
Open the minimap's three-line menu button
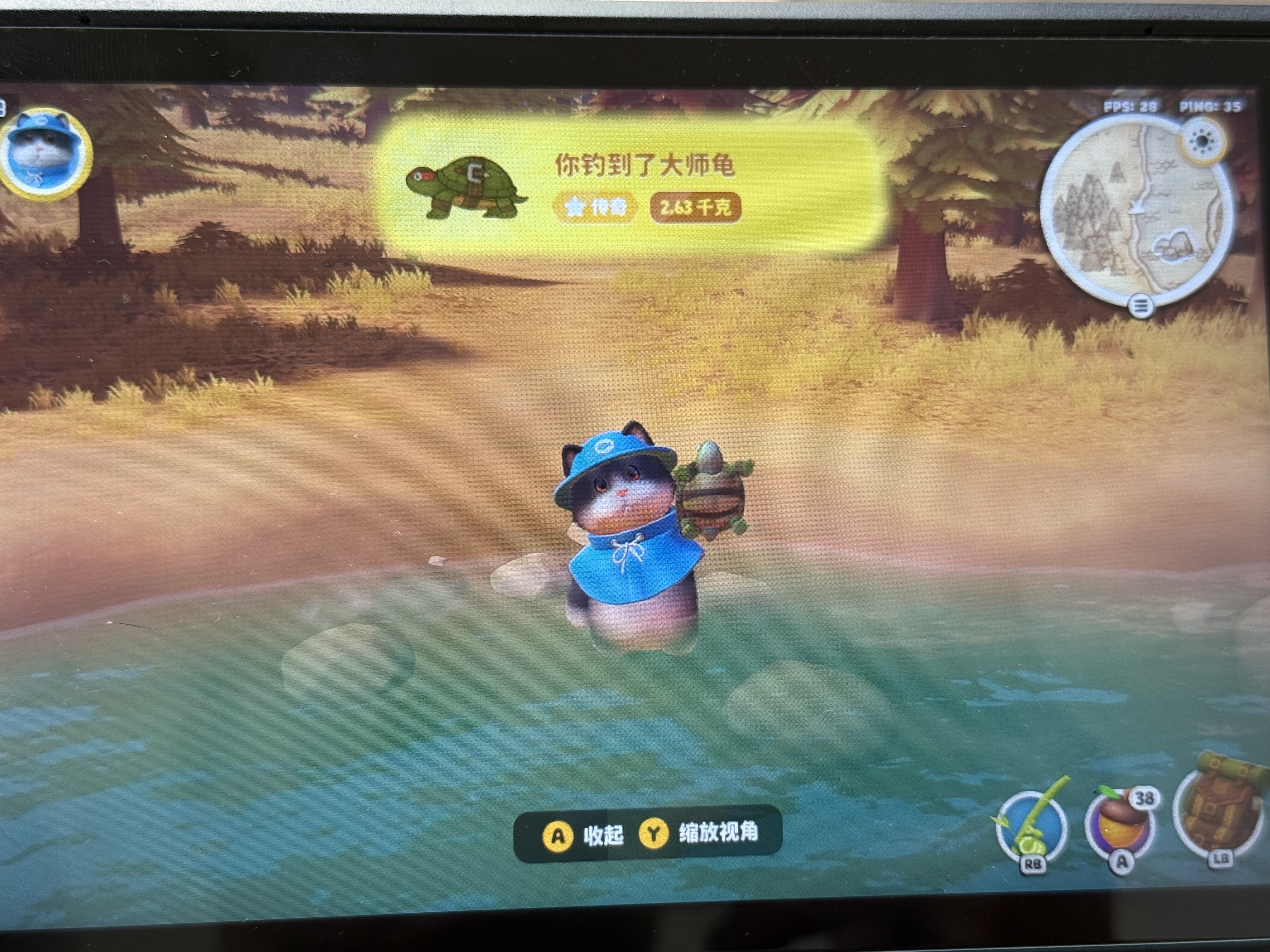tap(1140, 306)
